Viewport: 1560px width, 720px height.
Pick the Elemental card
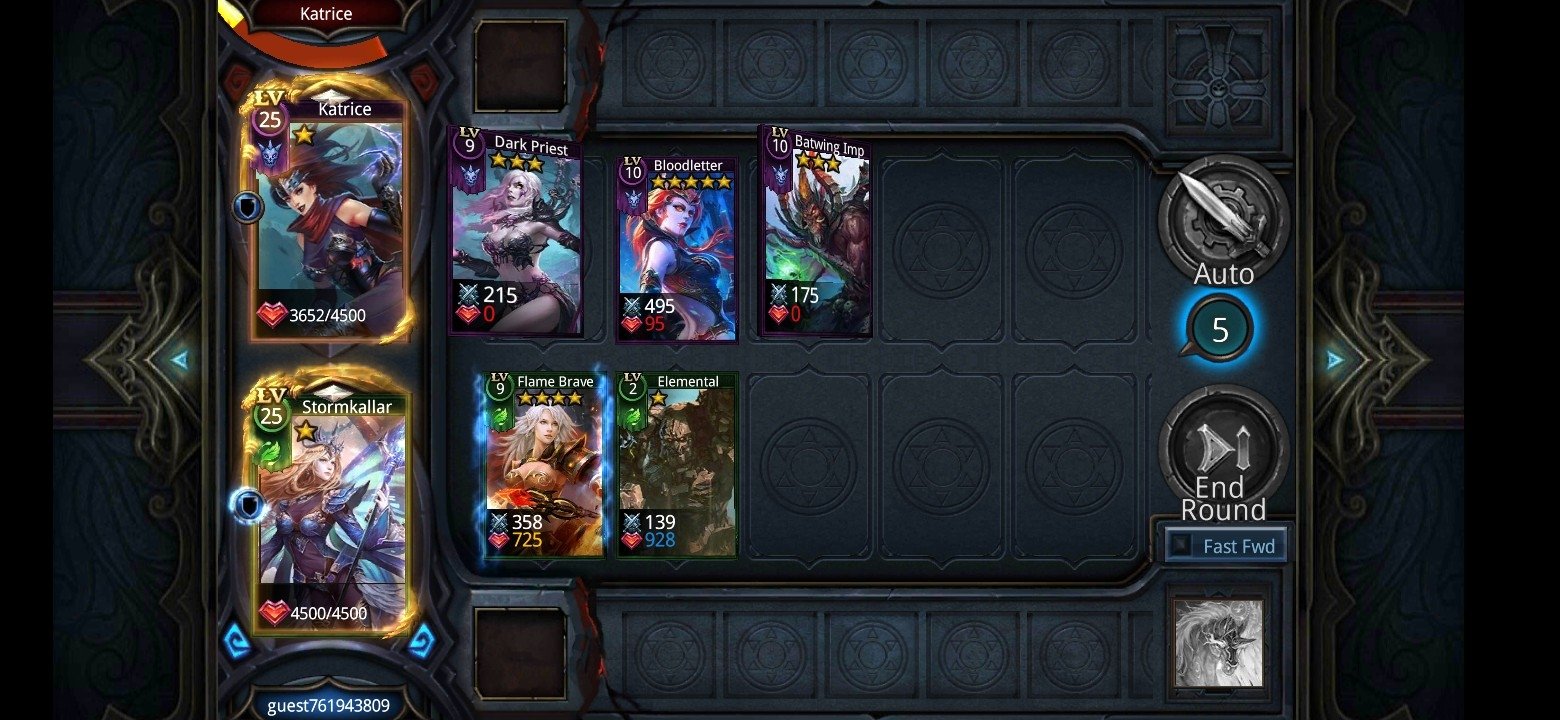(x=678, y=464)
